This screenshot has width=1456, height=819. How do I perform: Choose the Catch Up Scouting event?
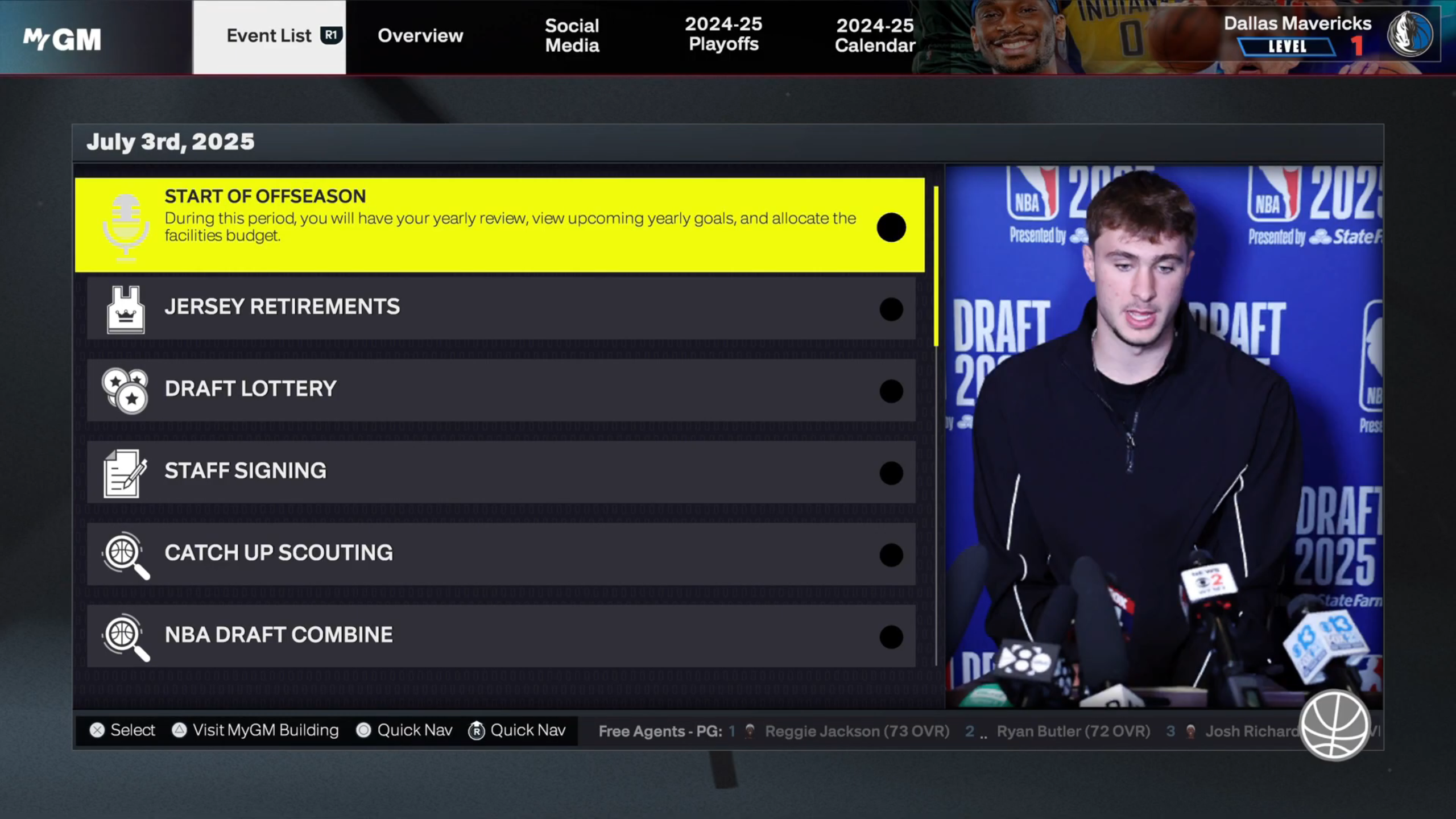tap(500, 553)
